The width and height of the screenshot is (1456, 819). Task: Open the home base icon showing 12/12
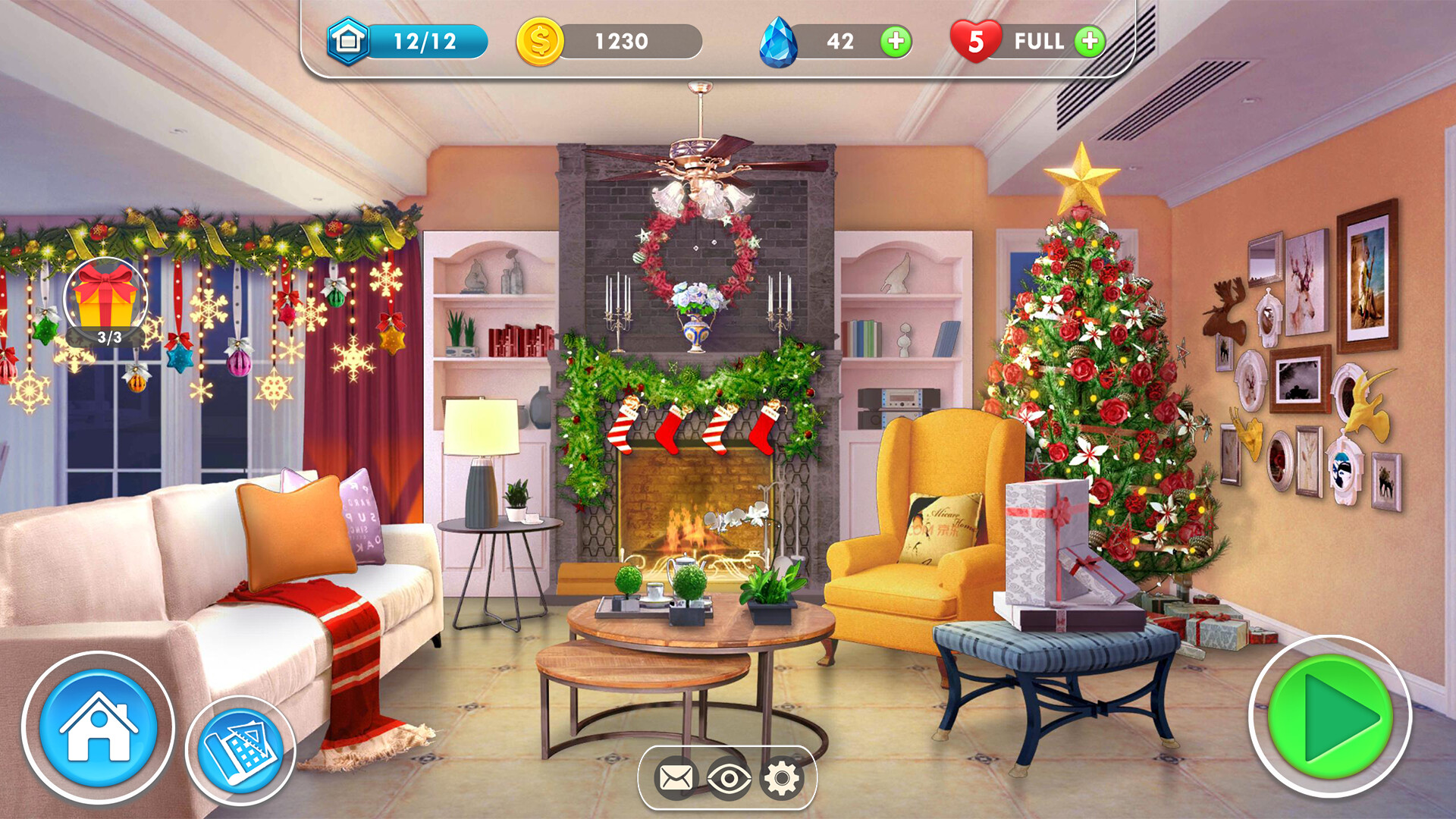[349, 42]
